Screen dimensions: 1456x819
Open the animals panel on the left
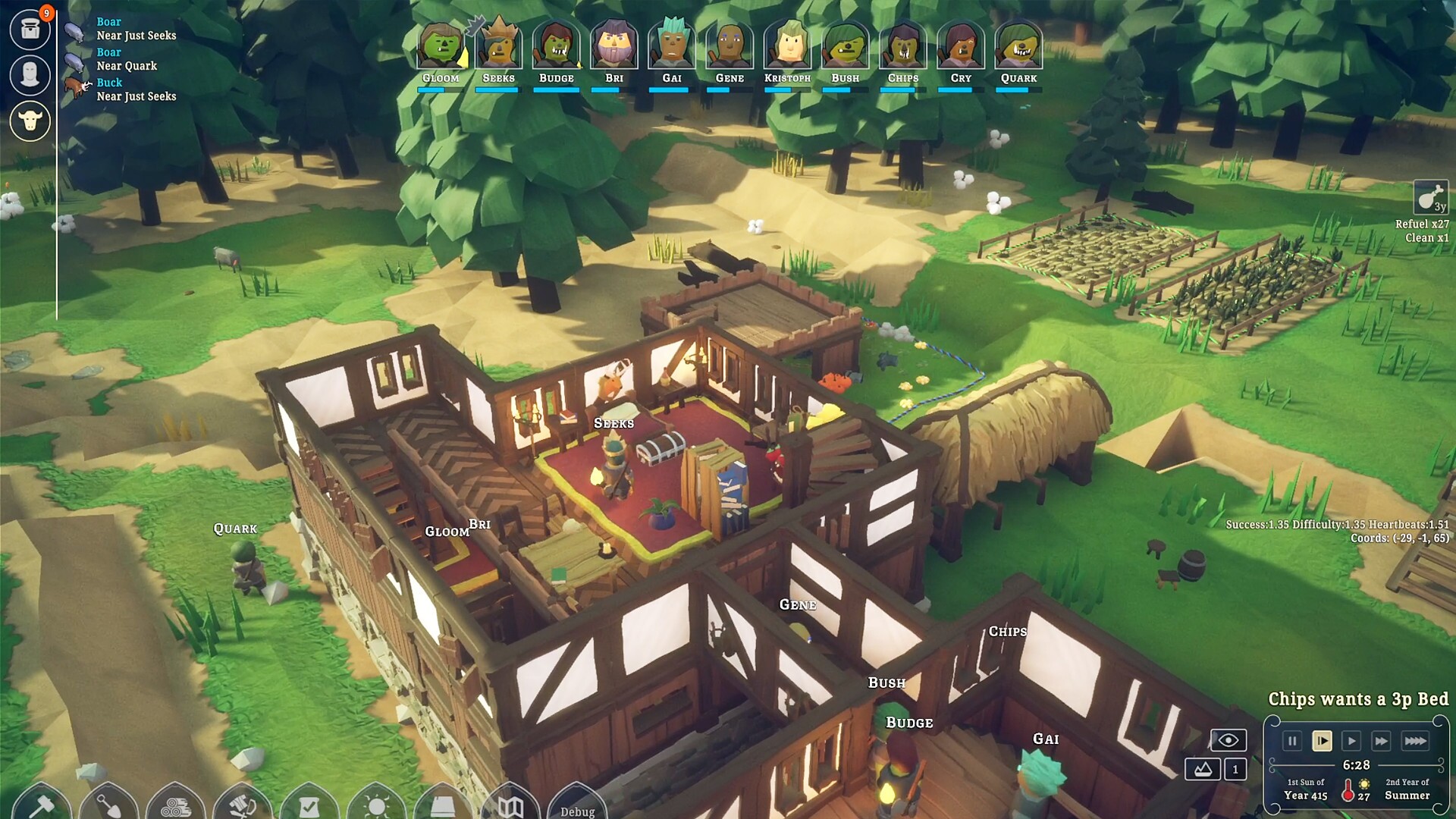(x=30, y=121)
